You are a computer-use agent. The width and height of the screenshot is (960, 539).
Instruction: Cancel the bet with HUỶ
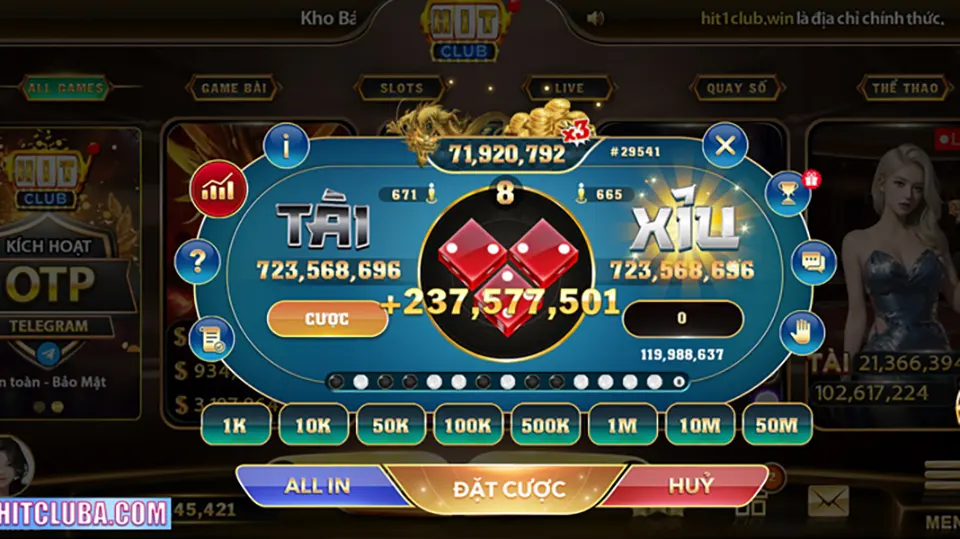point(691,486)
